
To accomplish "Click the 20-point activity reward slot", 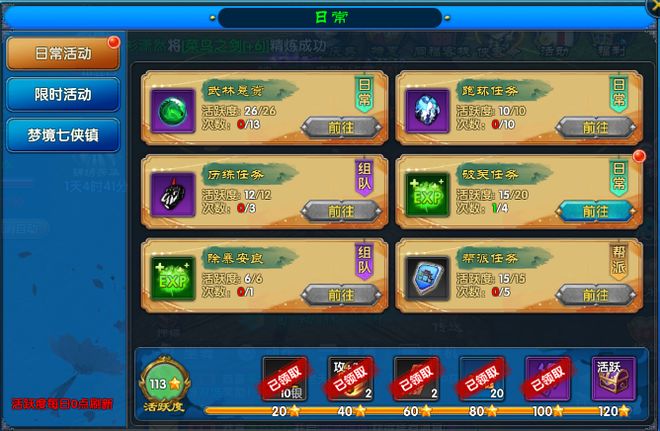I will pos(283,377).
